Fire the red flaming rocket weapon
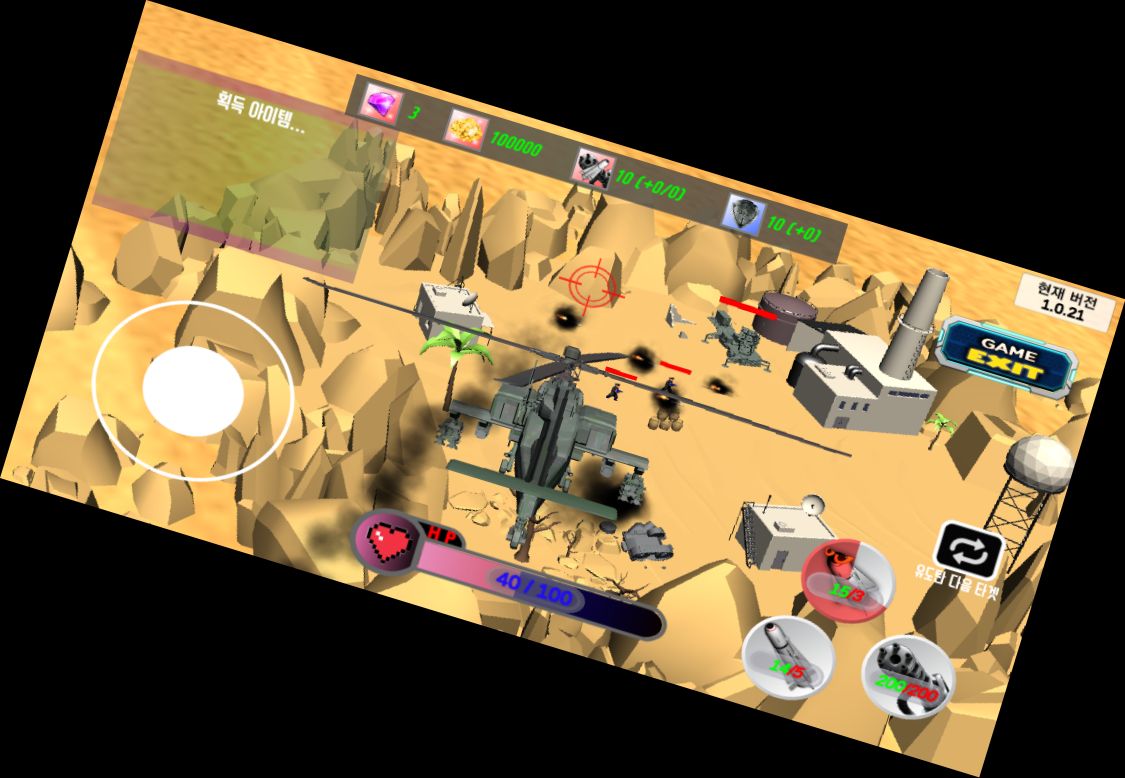Image resolution: width=1125 pixels, height=778 pixels. pos(848,578)
